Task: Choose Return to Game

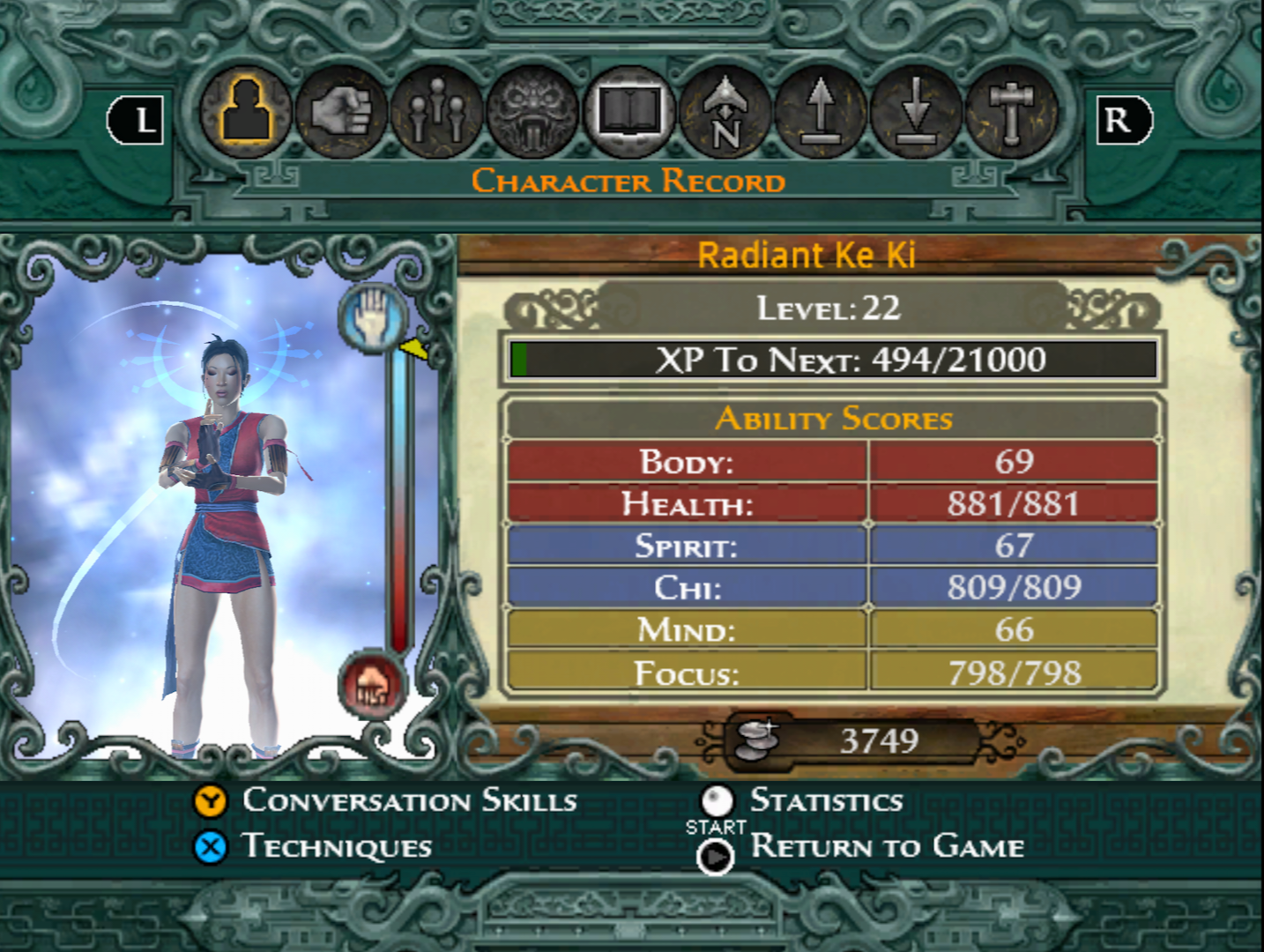Action: (887, 847)
